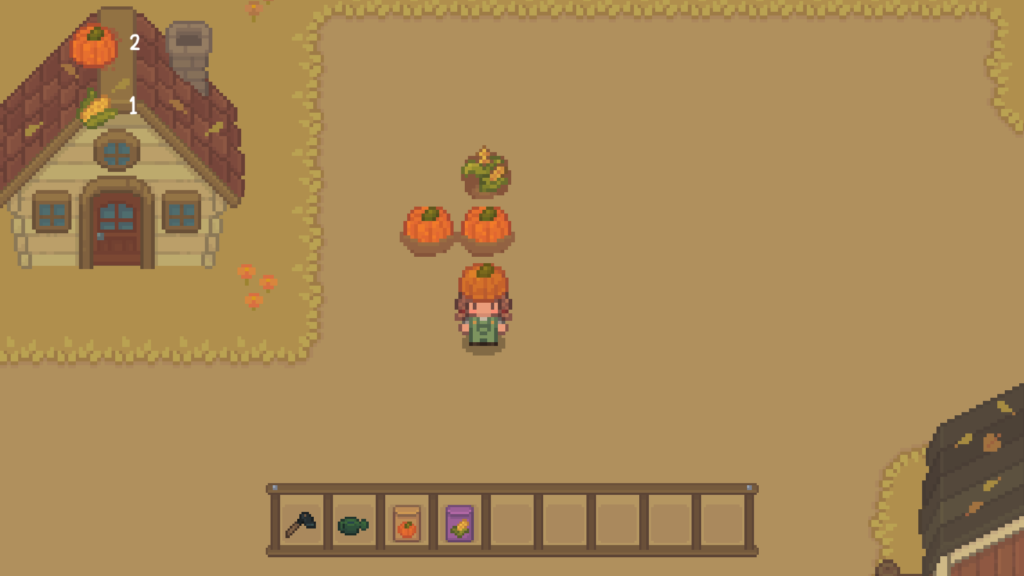The height and width of the screenshot is (576, 1024).
Task: Click the pumpkin harvest counter icon
Action: [x=94, y=45]
